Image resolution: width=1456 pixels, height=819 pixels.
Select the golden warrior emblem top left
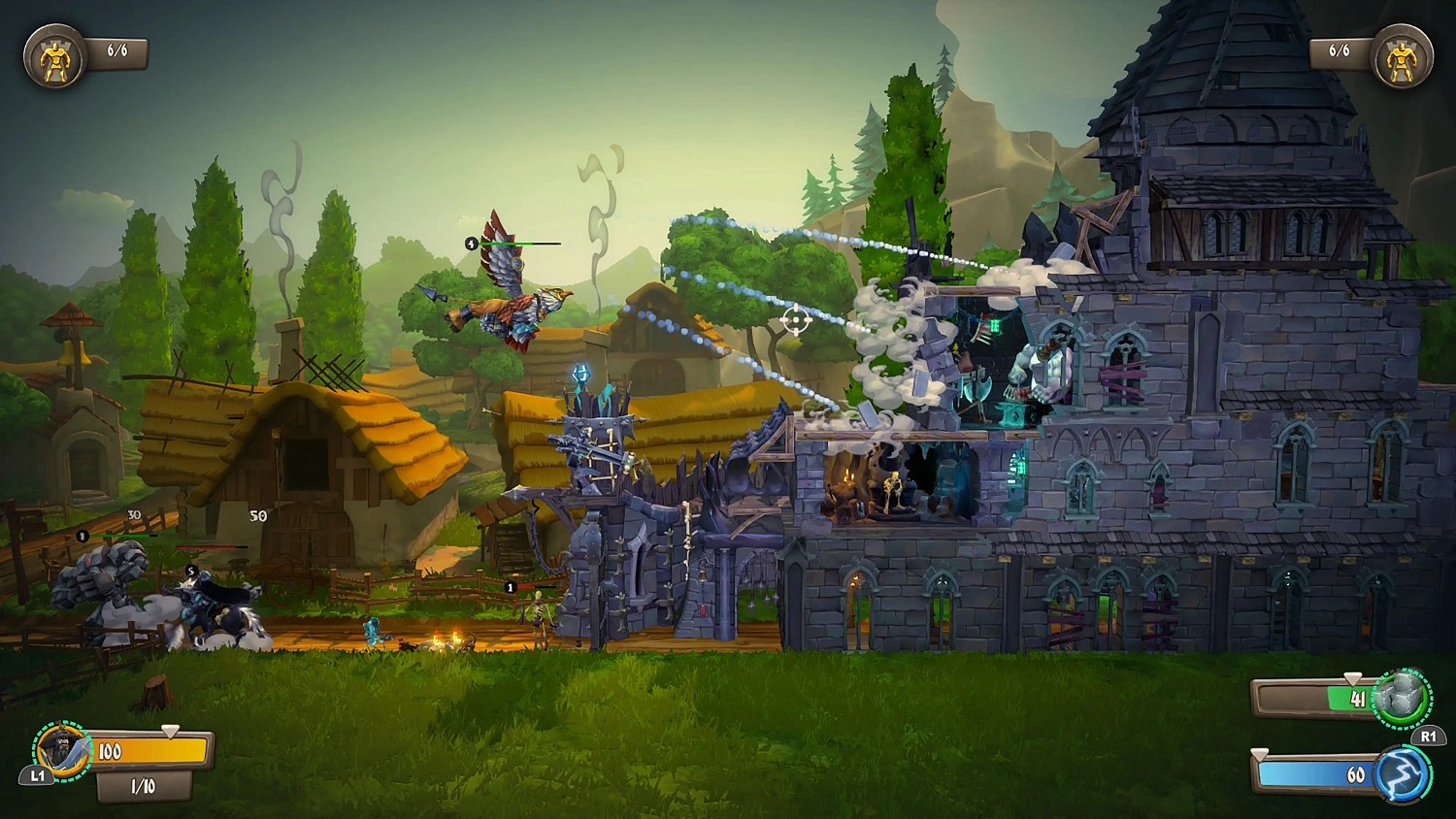(x=55, y=54)
